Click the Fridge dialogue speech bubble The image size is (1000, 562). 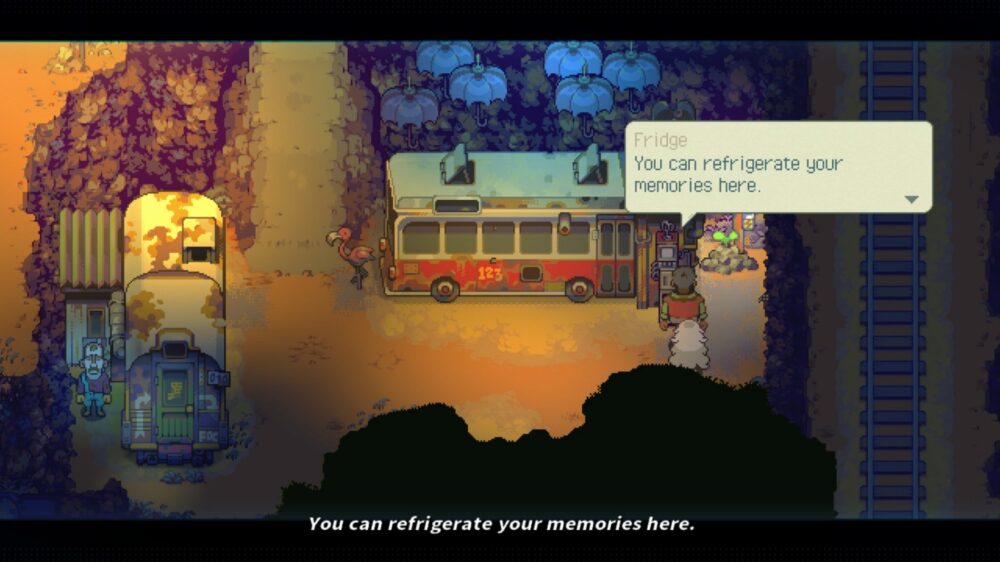[x=778, y=167]
